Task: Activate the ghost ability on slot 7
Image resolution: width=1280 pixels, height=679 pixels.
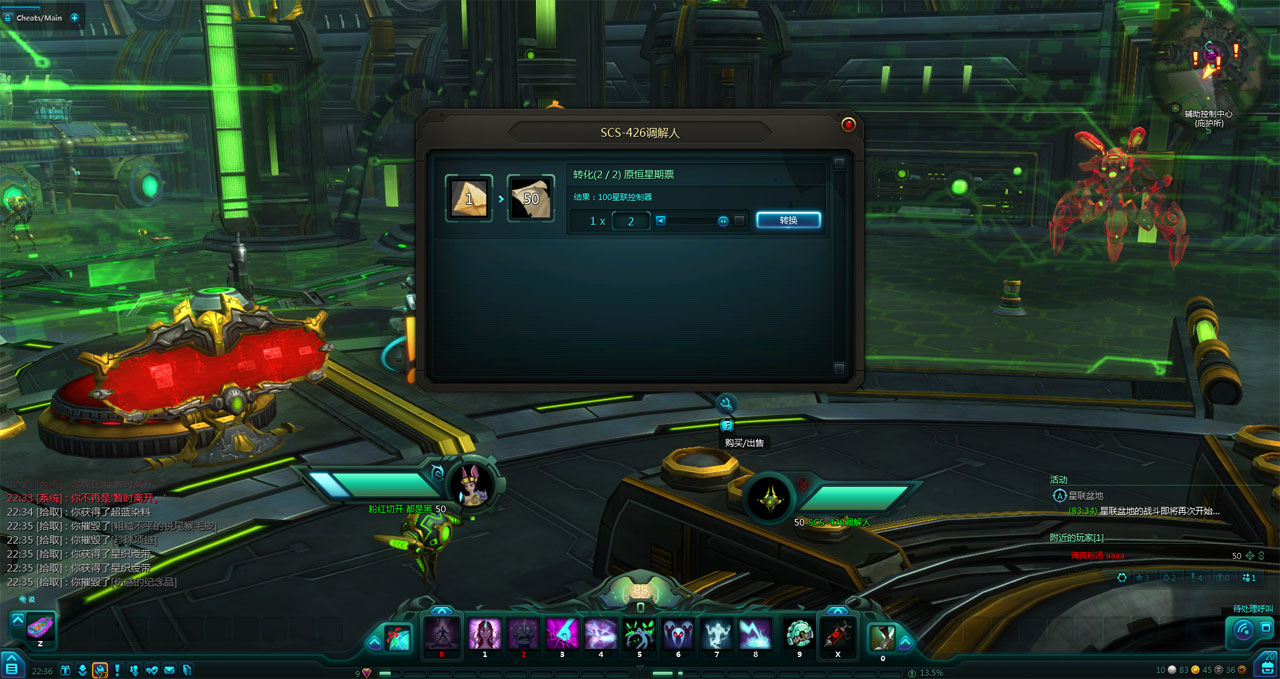Action: [716, 634]
